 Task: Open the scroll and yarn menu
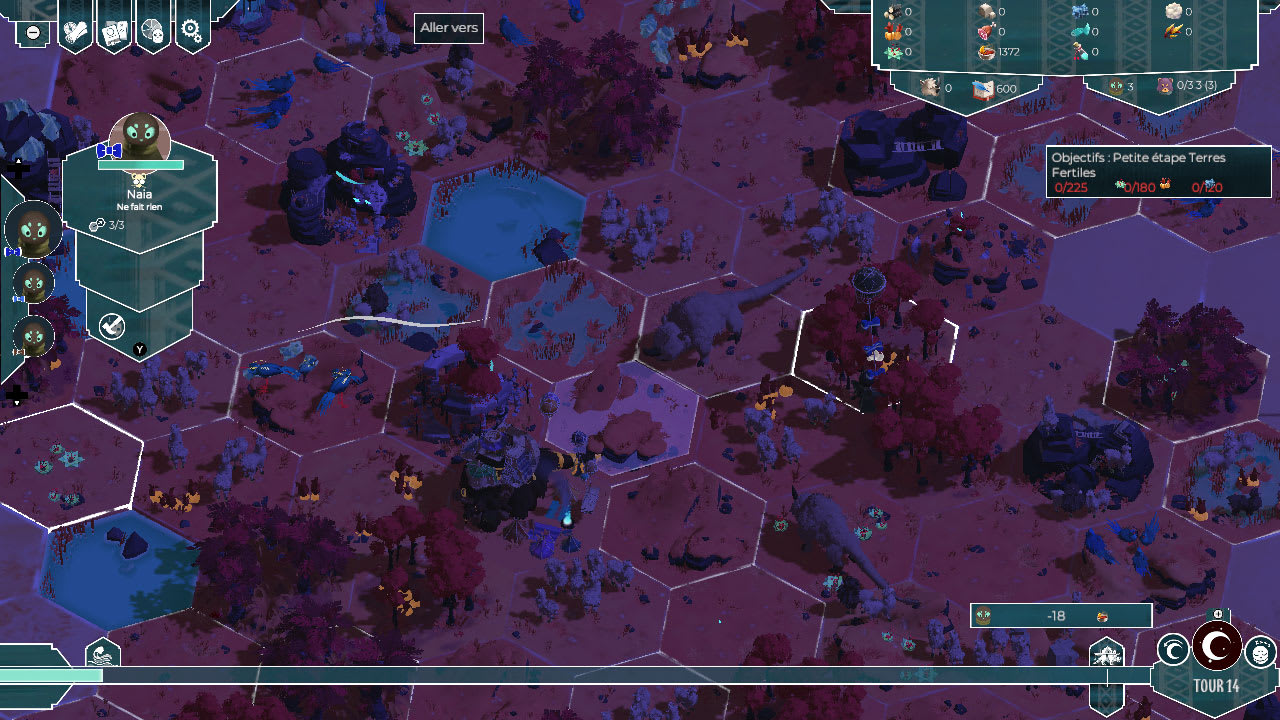click(x=77, y=32)
